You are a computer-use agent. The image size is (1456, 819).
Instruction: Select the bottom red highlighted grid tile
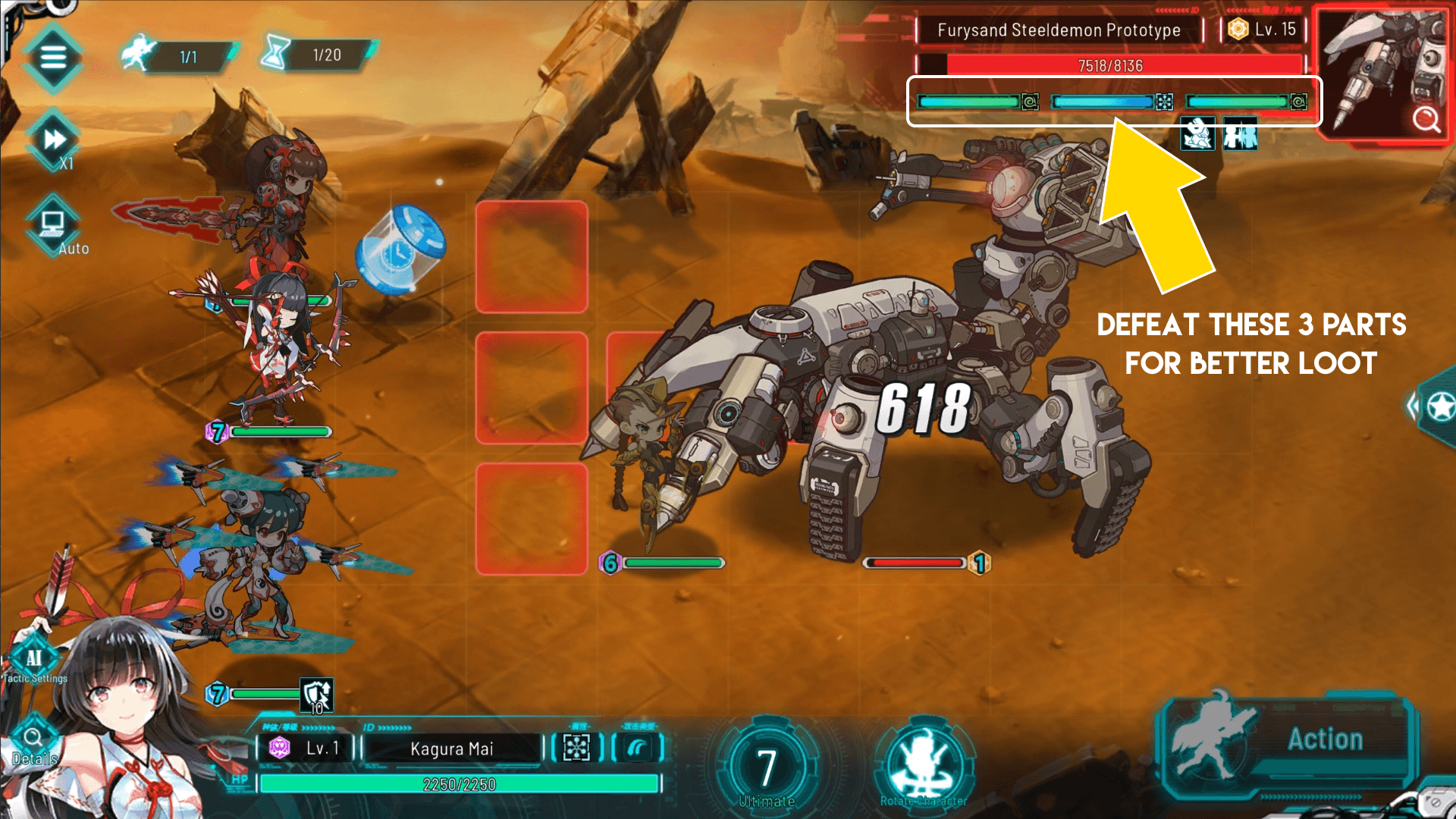[x=532, y=519]
